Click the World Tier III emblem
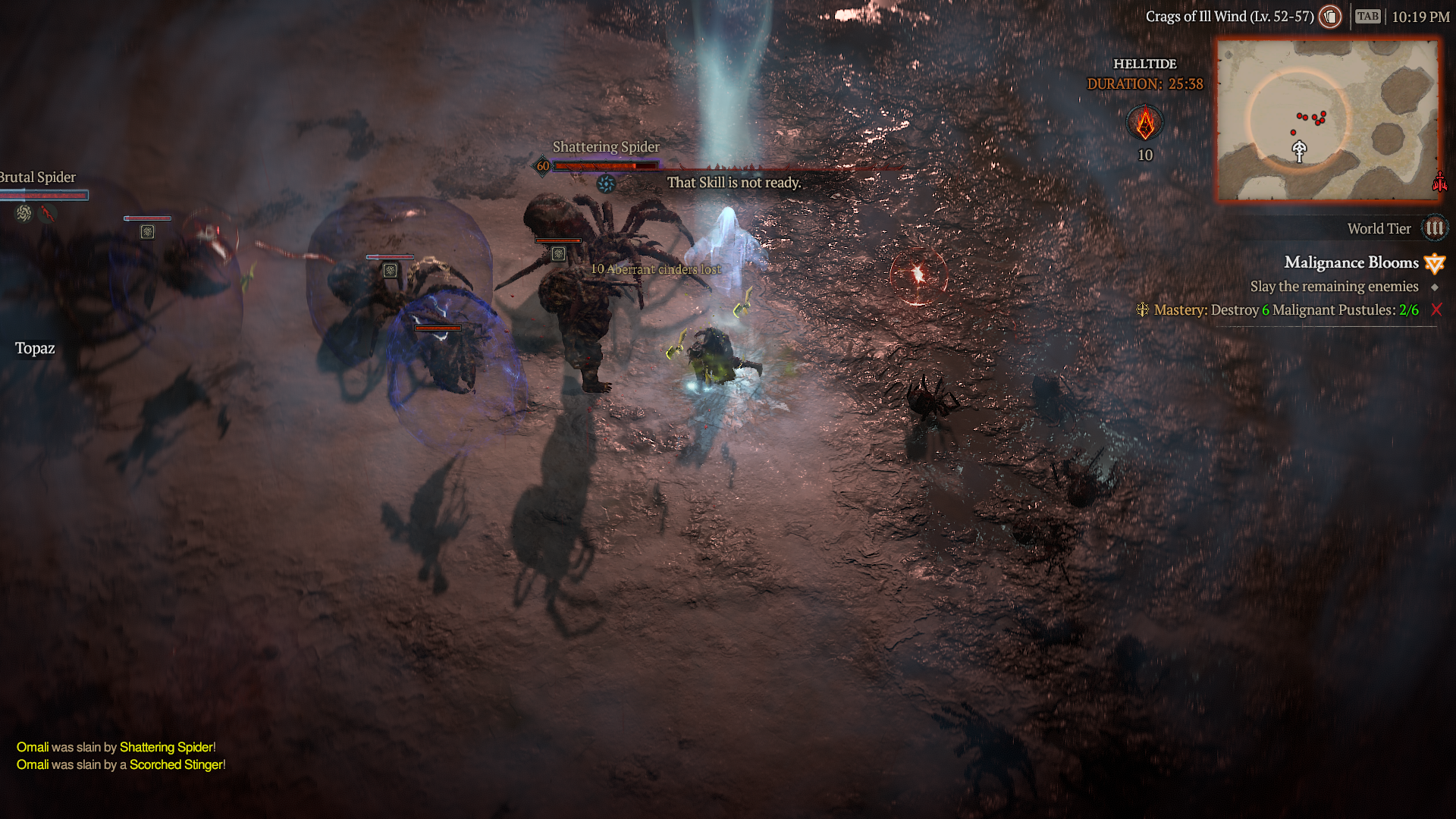The image size is (1456, 819). click(1434, 228)
